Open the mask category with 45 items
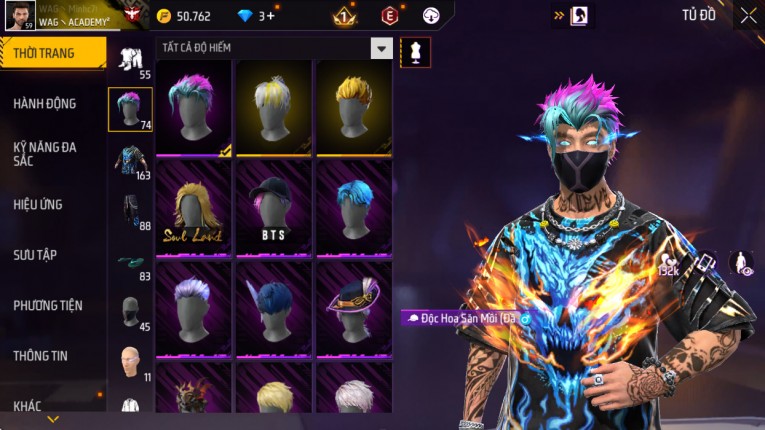Viewport: 765px width, 430px height. (x=130, y=312)
